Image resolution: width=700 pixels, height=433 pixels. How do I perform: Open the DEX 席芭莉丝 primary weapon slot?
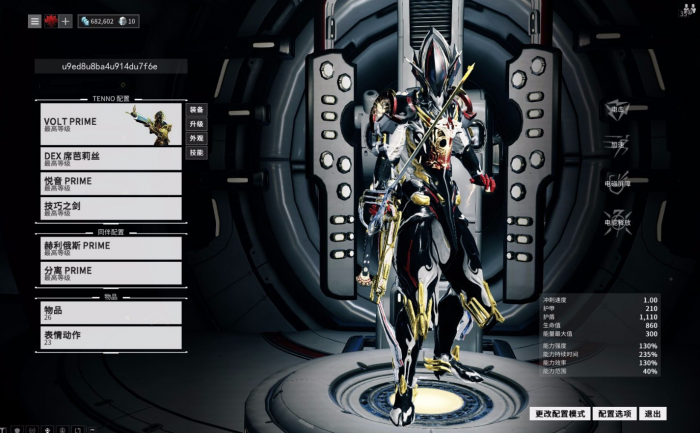pyautogui.click(x=110, y=159)
